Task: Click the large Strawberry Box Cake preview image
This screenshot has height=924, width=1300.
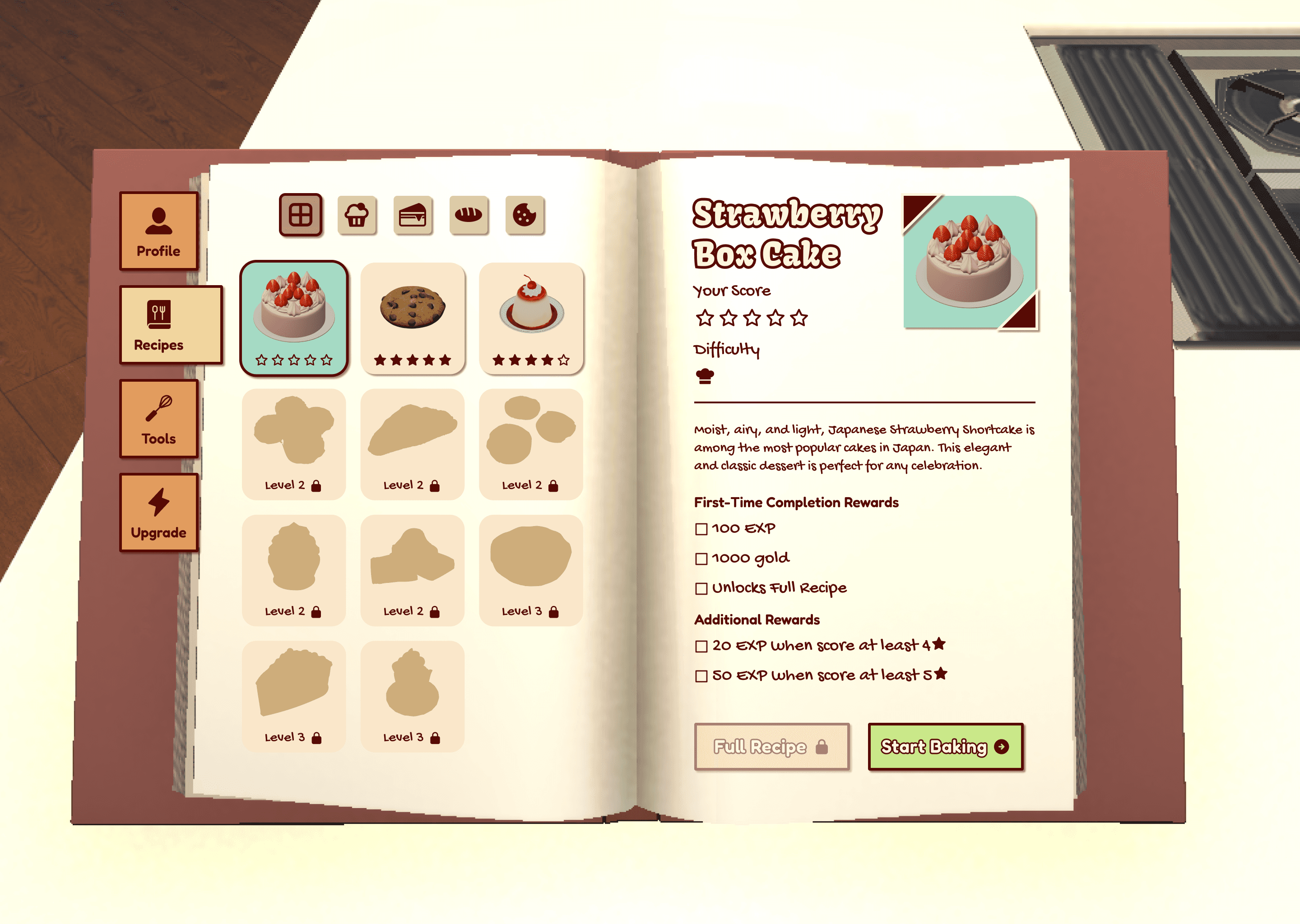Action: [969, 262]
